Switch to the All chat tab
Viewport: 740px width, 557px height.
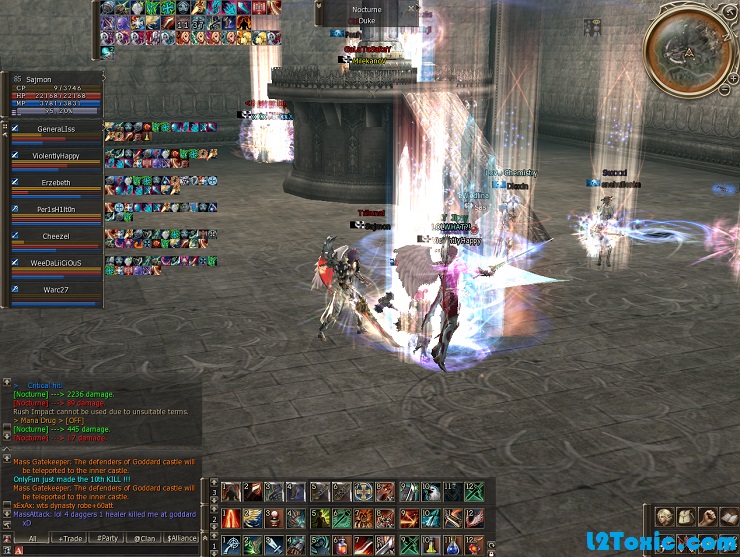coord(32,538)
